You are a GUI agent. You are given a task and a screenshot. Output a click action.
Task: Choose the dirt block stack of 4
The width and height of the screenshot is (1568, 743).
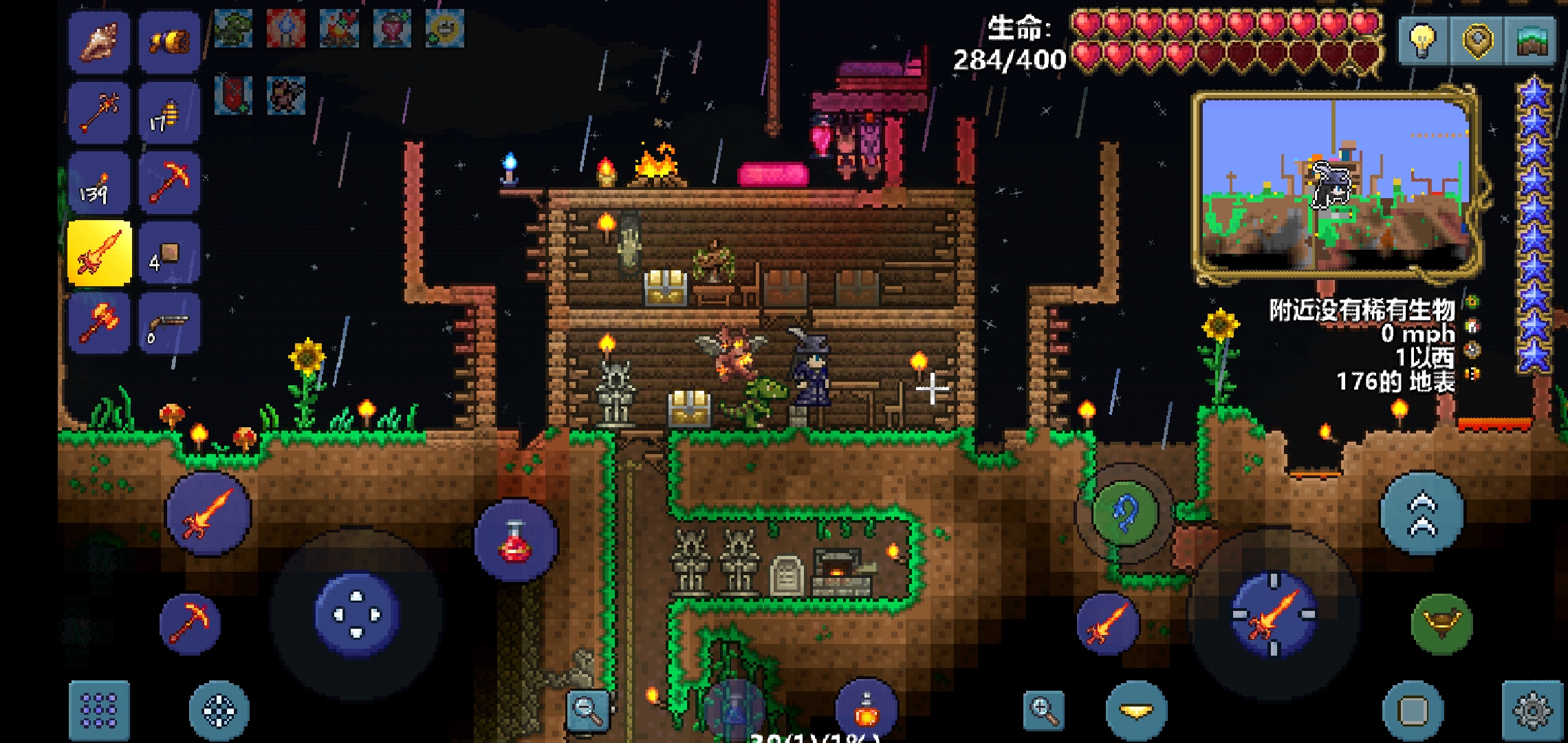[169, 253]
